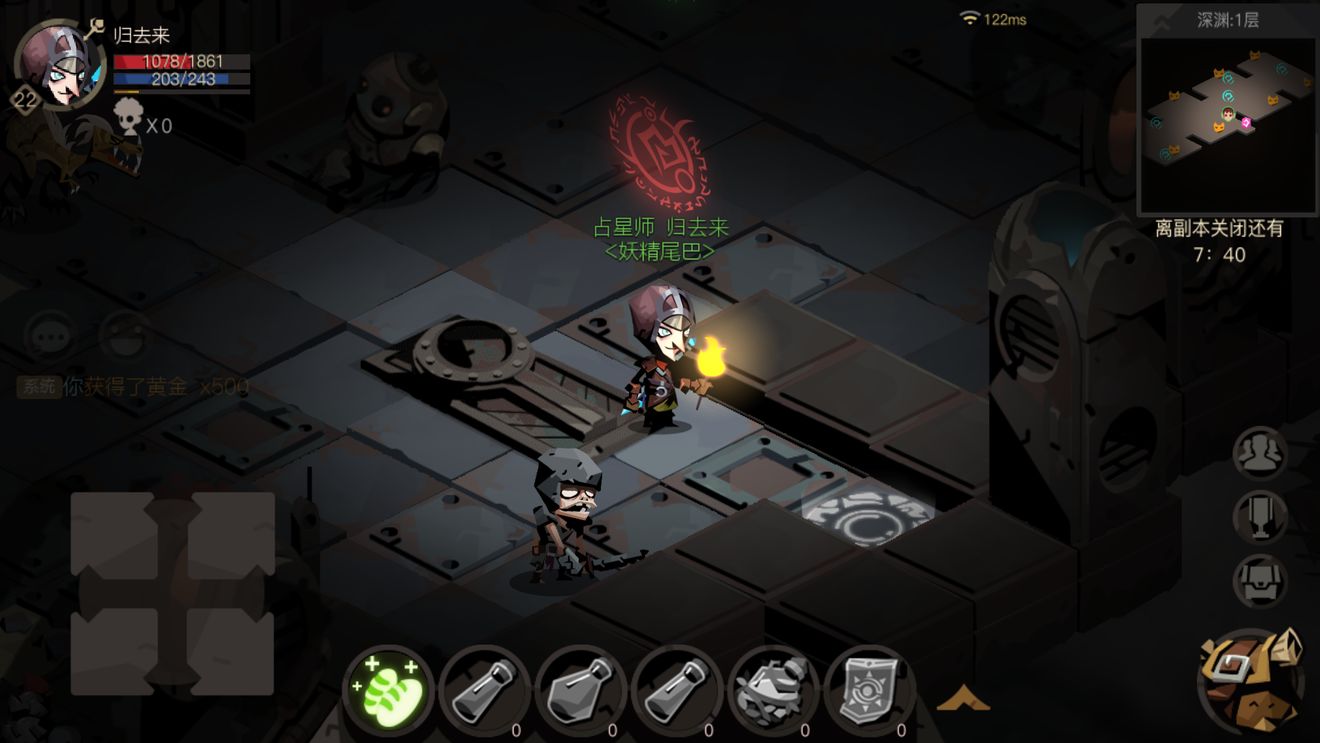Screen dimensions: 1320x743
Task: Open the chat bubble button
Action: (x=50, y=335)
